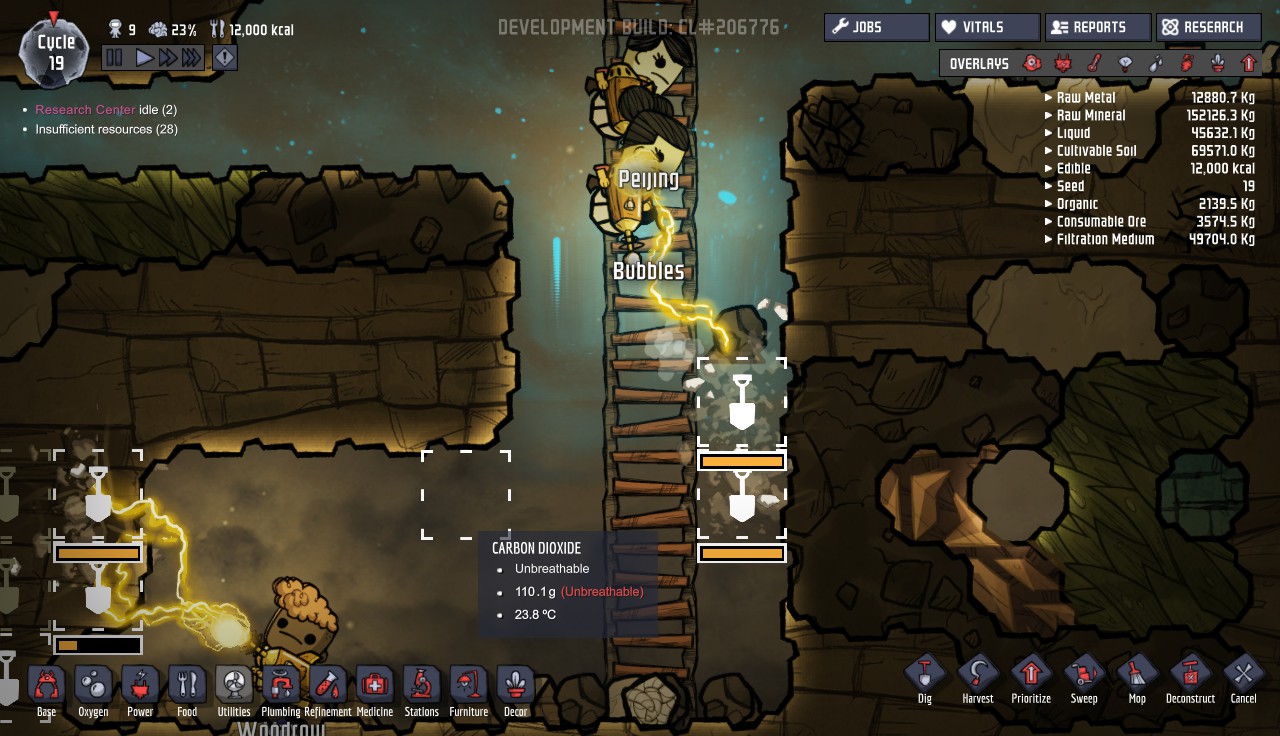Pause the game simulation
This screenshot has height=736, width=1280.
[x=114, y=58]
